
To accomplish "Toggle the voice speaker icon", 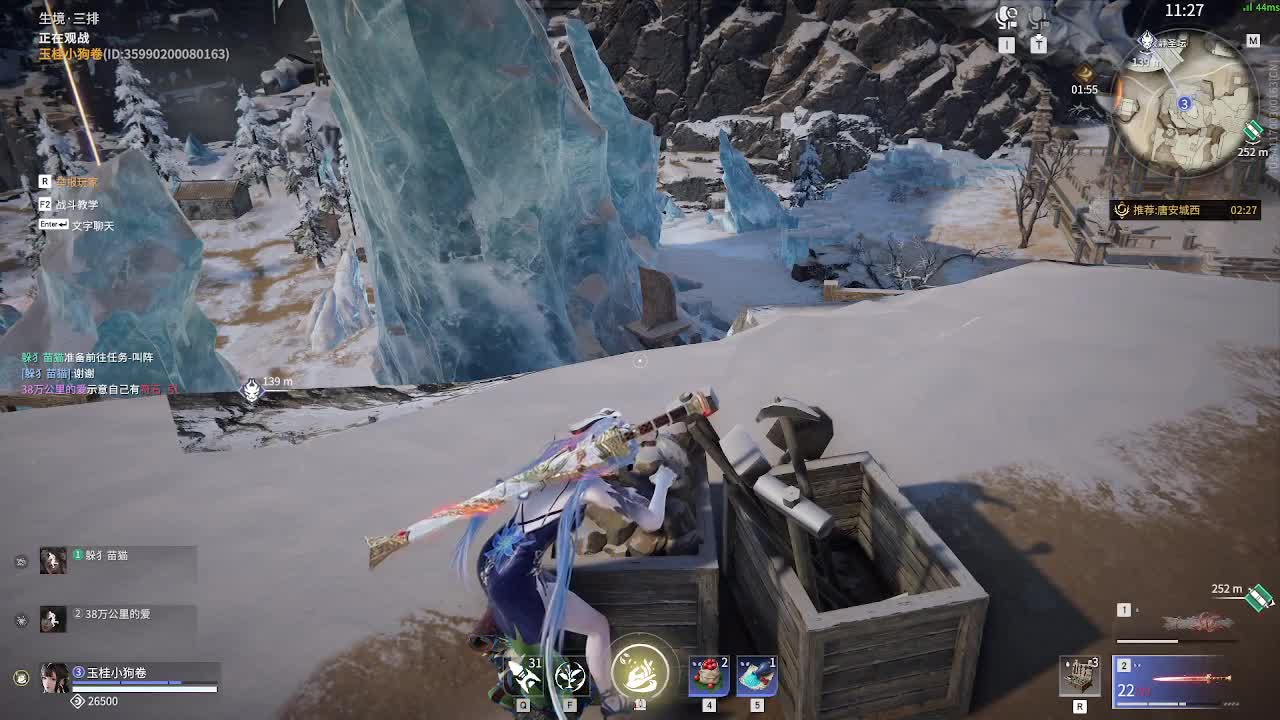I will point(1007,18).
